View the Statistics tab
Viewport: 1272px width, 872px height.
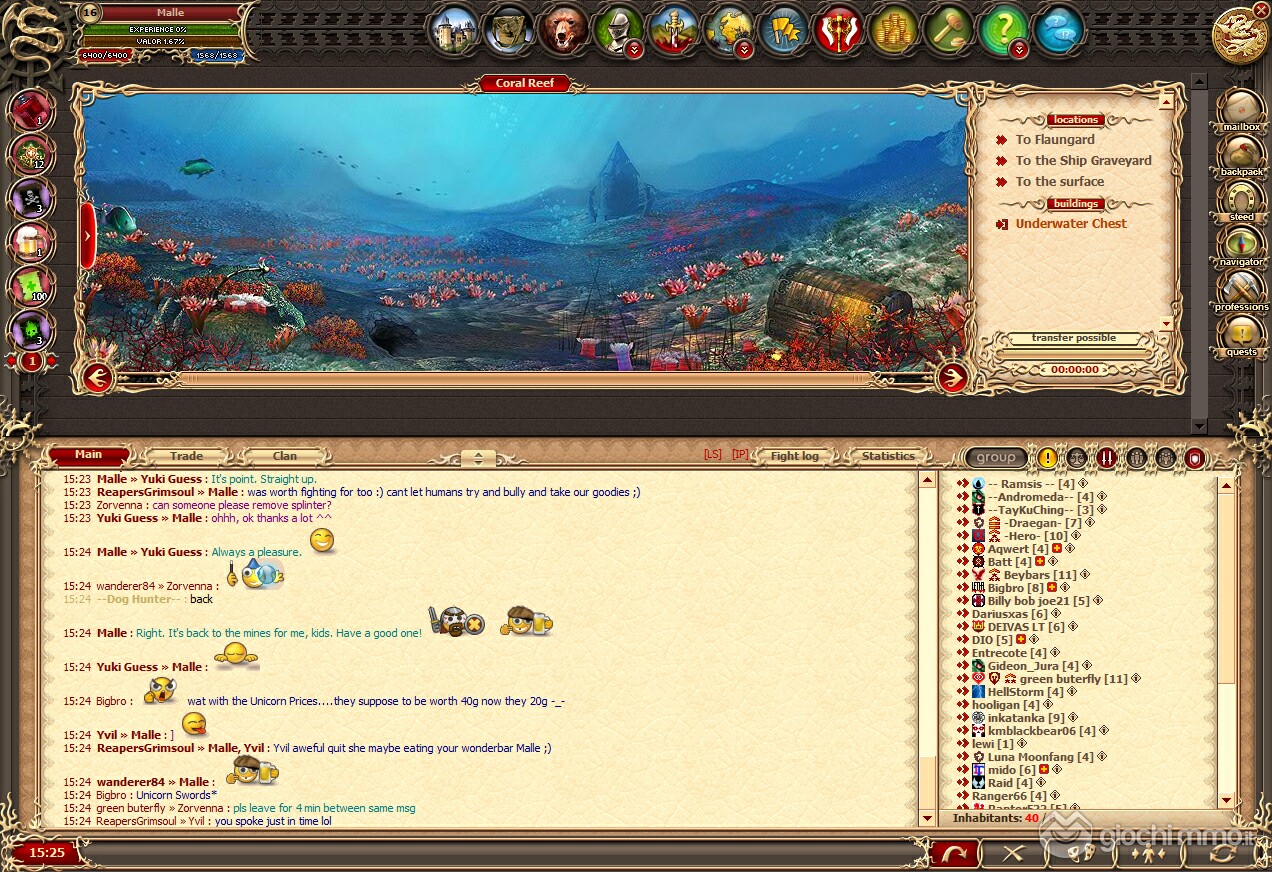pos(888,456)
